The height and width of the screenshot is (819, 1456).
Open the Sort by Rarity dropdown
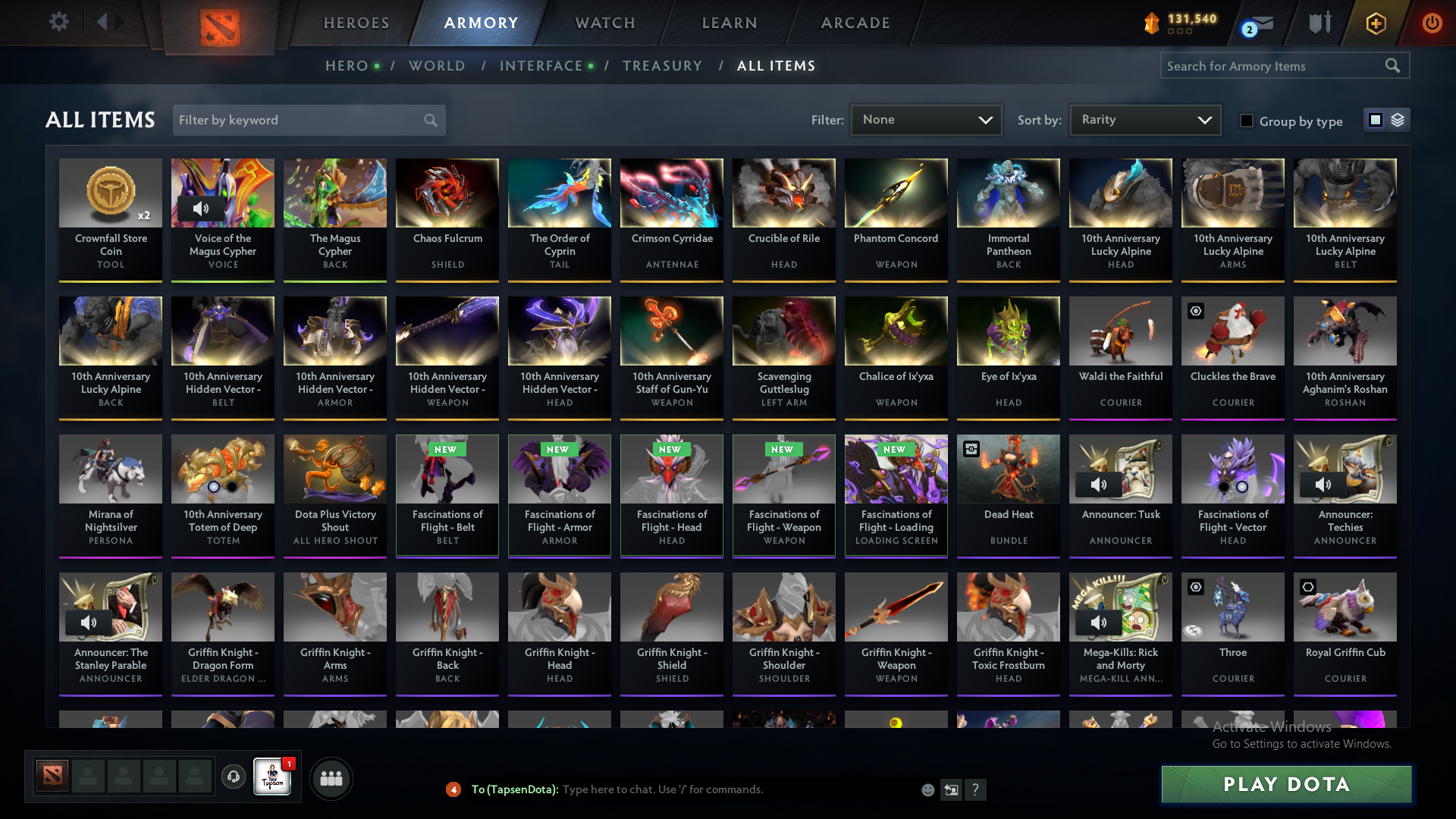tap(1144, 119)
